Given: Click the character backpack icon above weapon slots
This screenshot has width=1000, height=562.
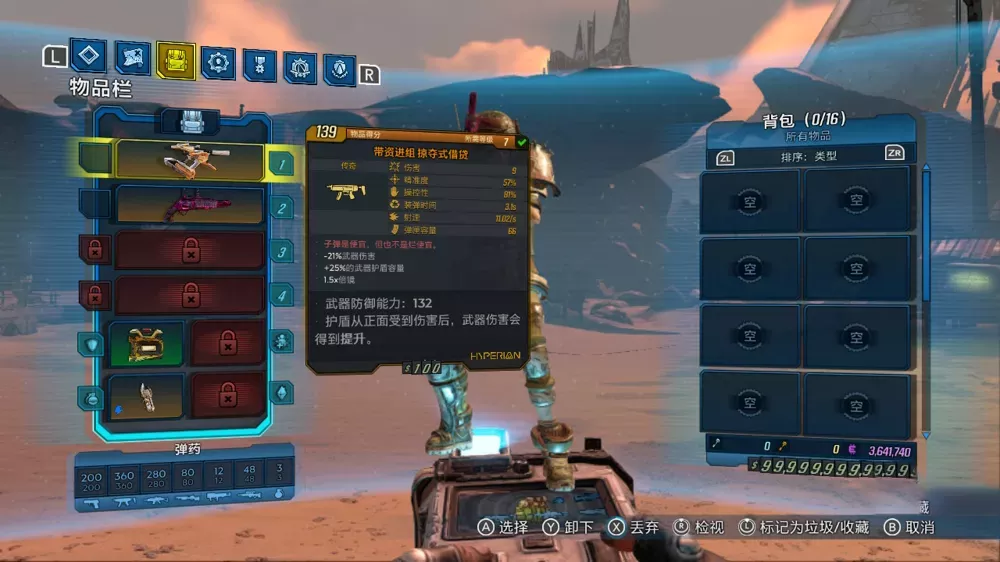Looking at the screenshot, I should pyautogui.click(x=191, y=122).
